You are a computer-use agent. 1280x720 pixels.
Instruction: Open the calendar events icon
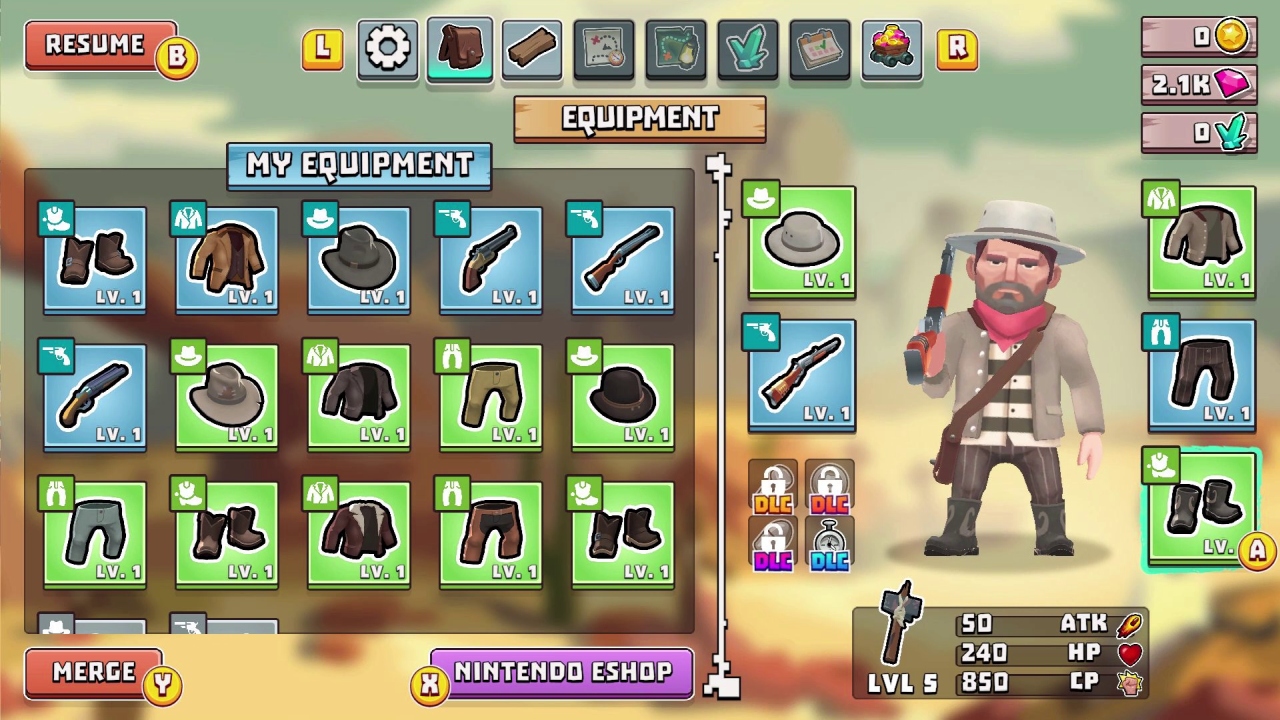[x=819, y=48]
